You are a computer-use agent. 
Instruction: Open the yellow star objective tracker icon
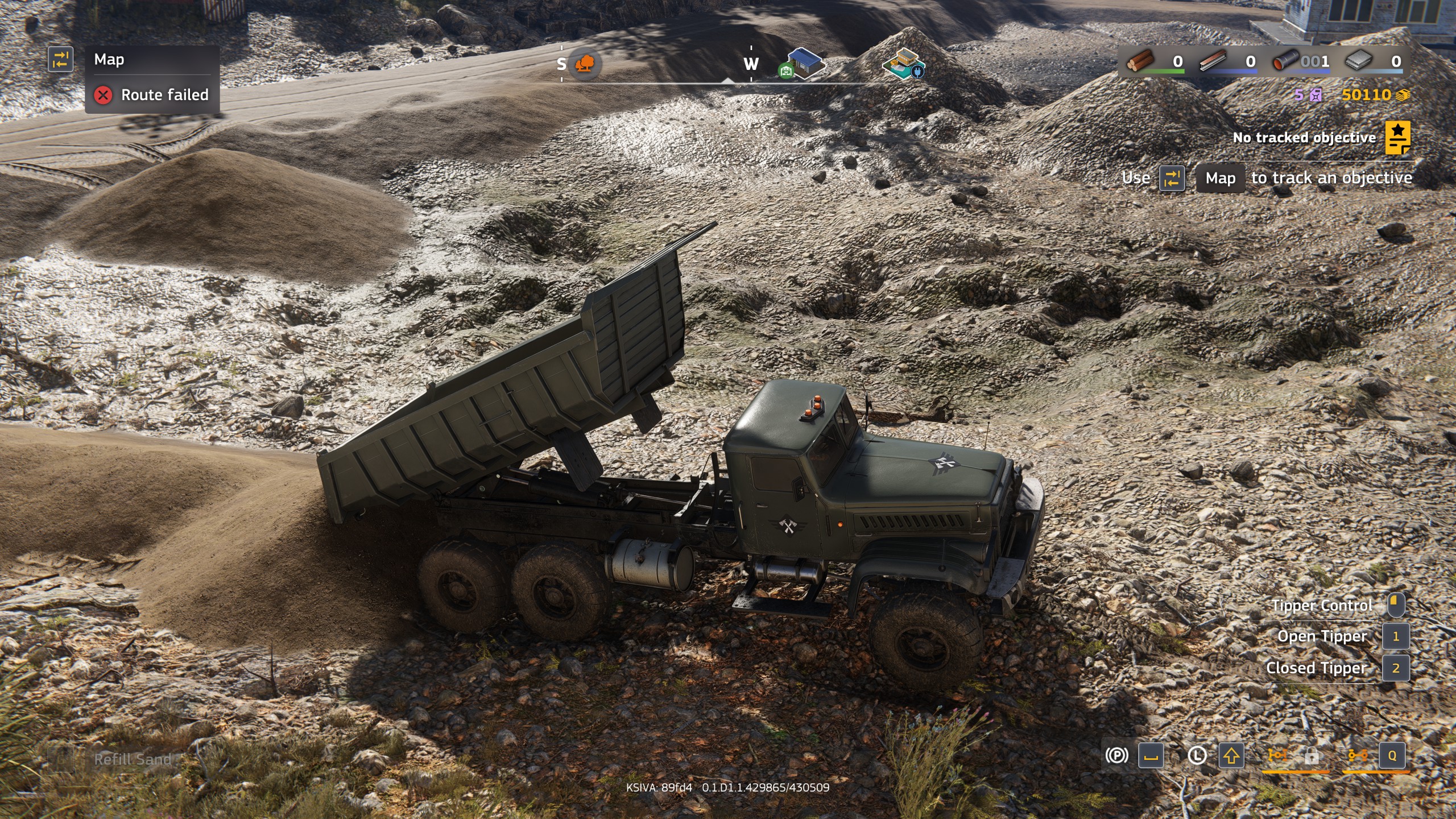tap(1397, 137)
